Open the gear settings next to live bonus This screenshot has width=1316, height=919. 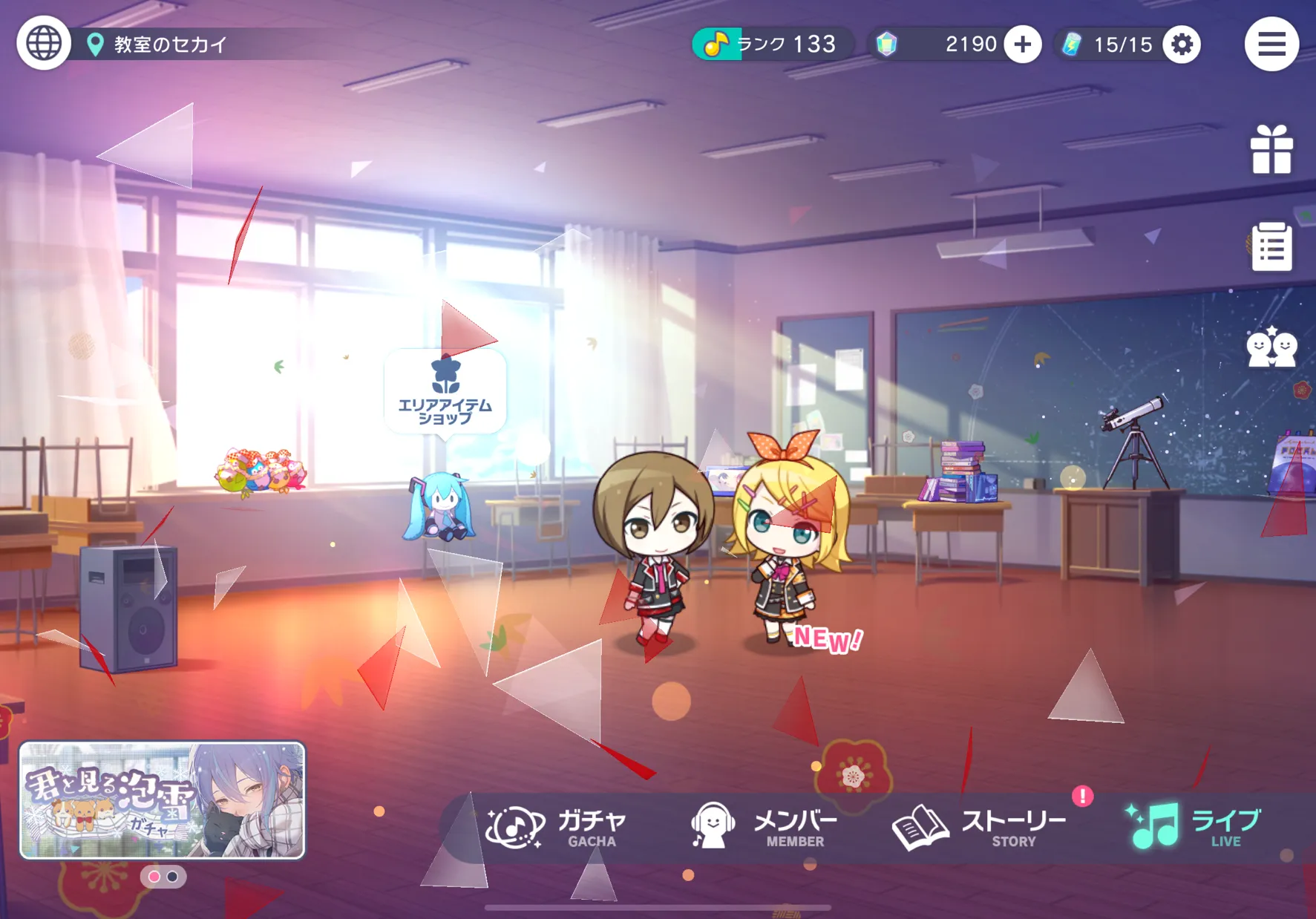1182,45
